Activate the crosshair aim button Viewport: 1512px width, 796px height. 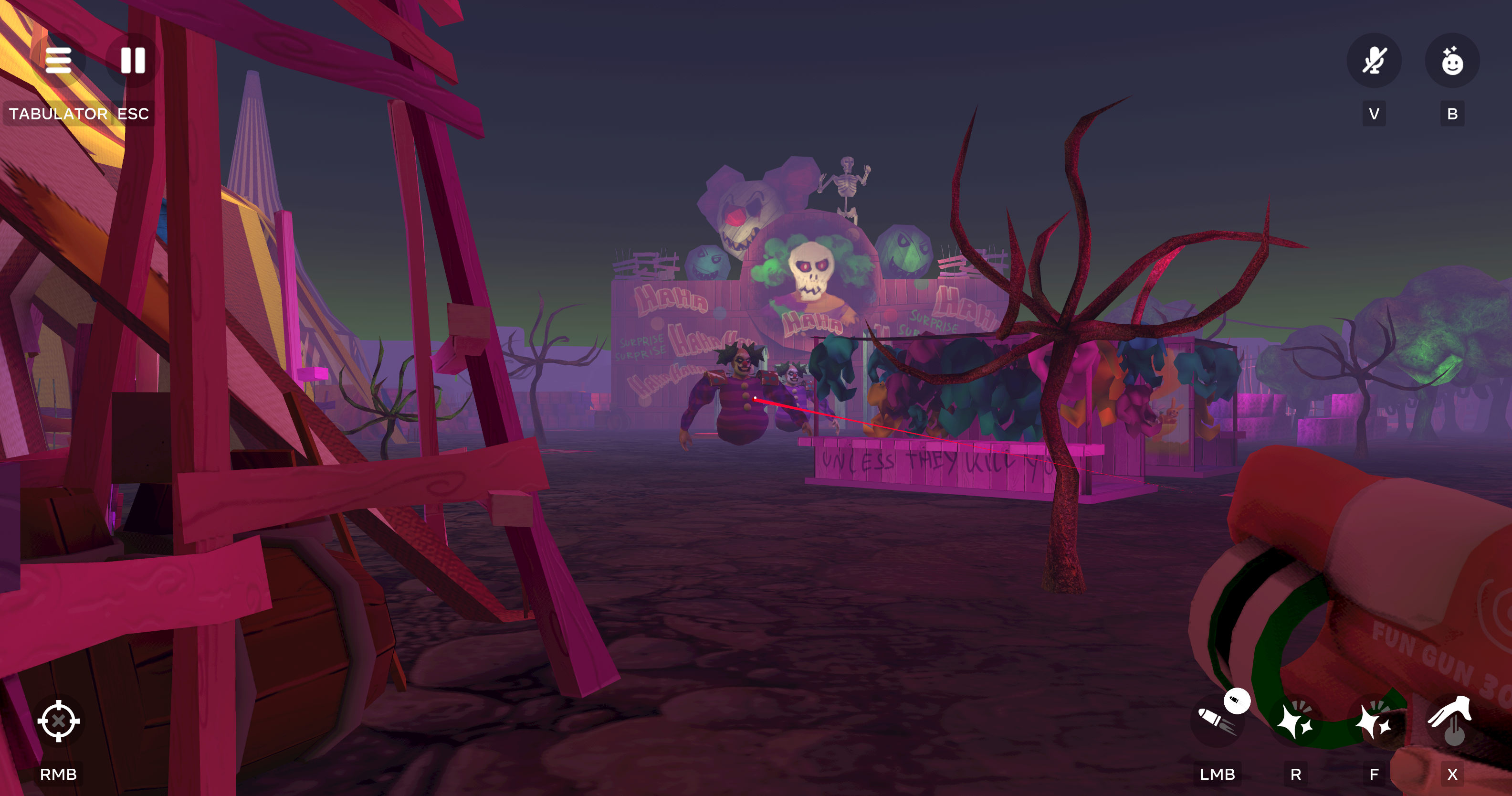(x=58, y=721)
